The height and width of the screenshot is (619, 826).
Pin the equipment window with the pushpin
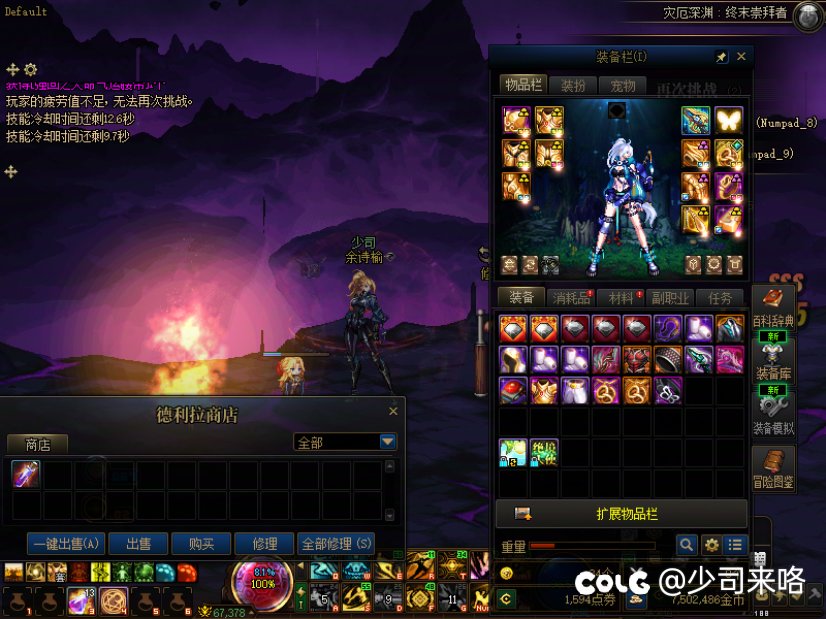721,57
